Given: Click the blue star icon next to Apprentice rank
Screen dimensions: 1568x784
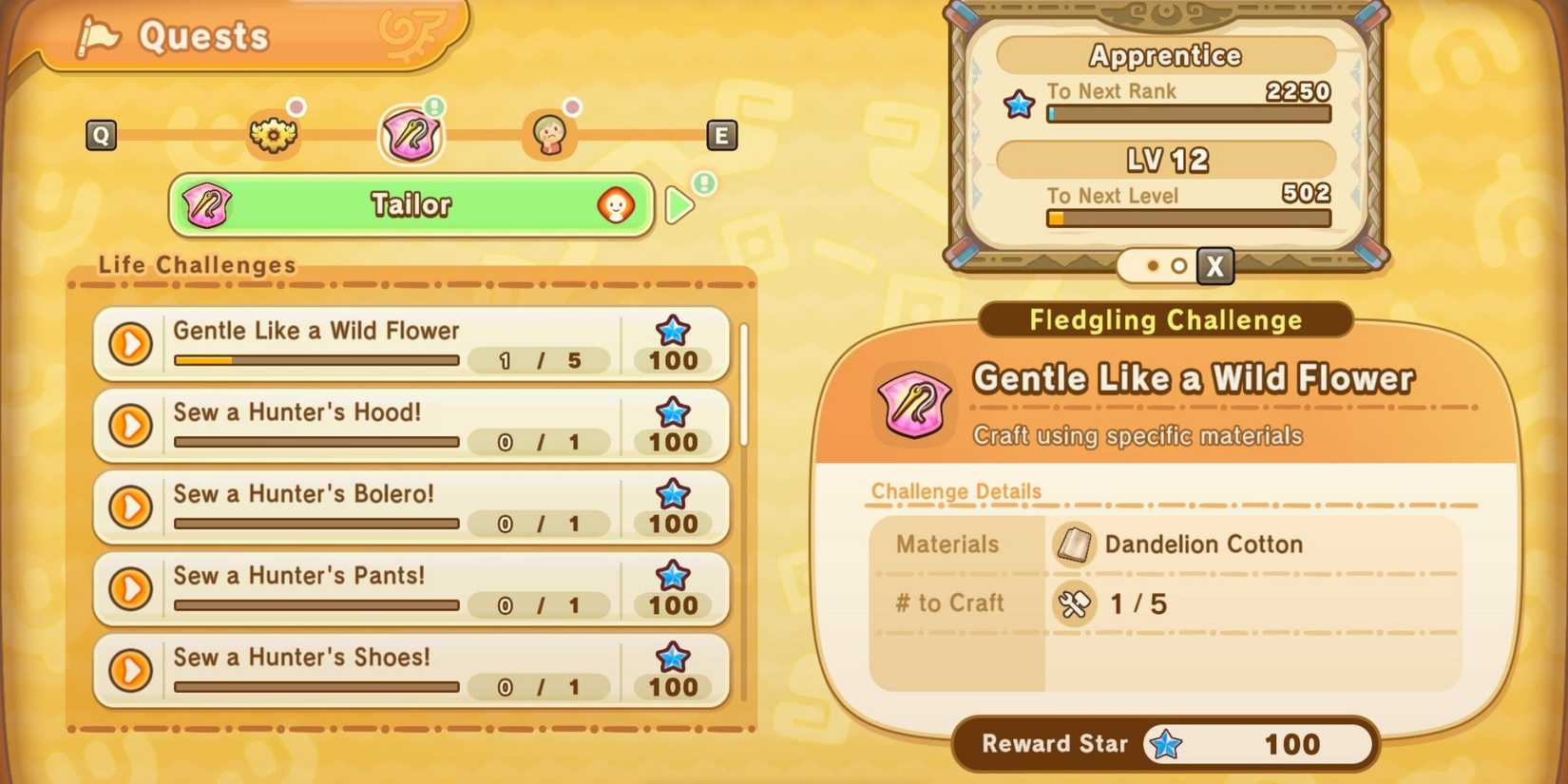Looking at the screenshot, I should click(x=1019, y=105).
